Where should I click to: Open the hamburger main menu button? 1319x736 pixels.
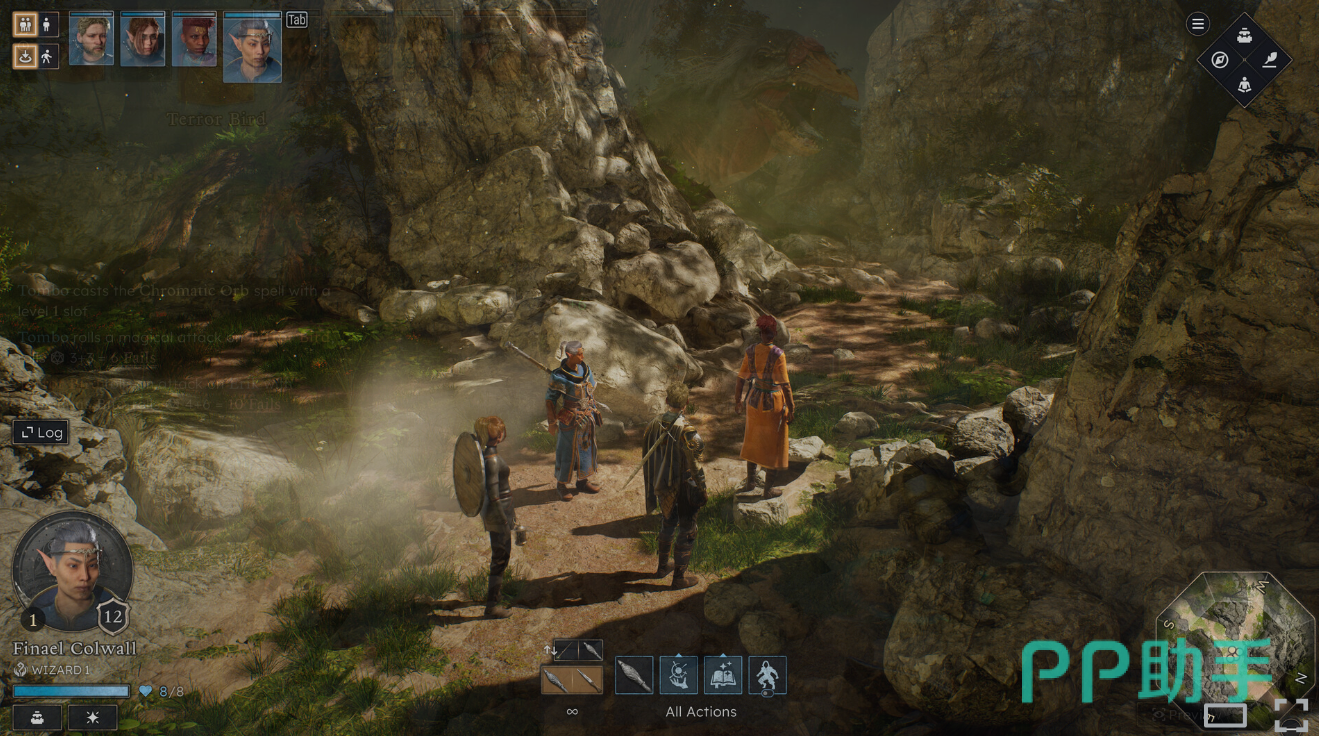coord(1197,24)
